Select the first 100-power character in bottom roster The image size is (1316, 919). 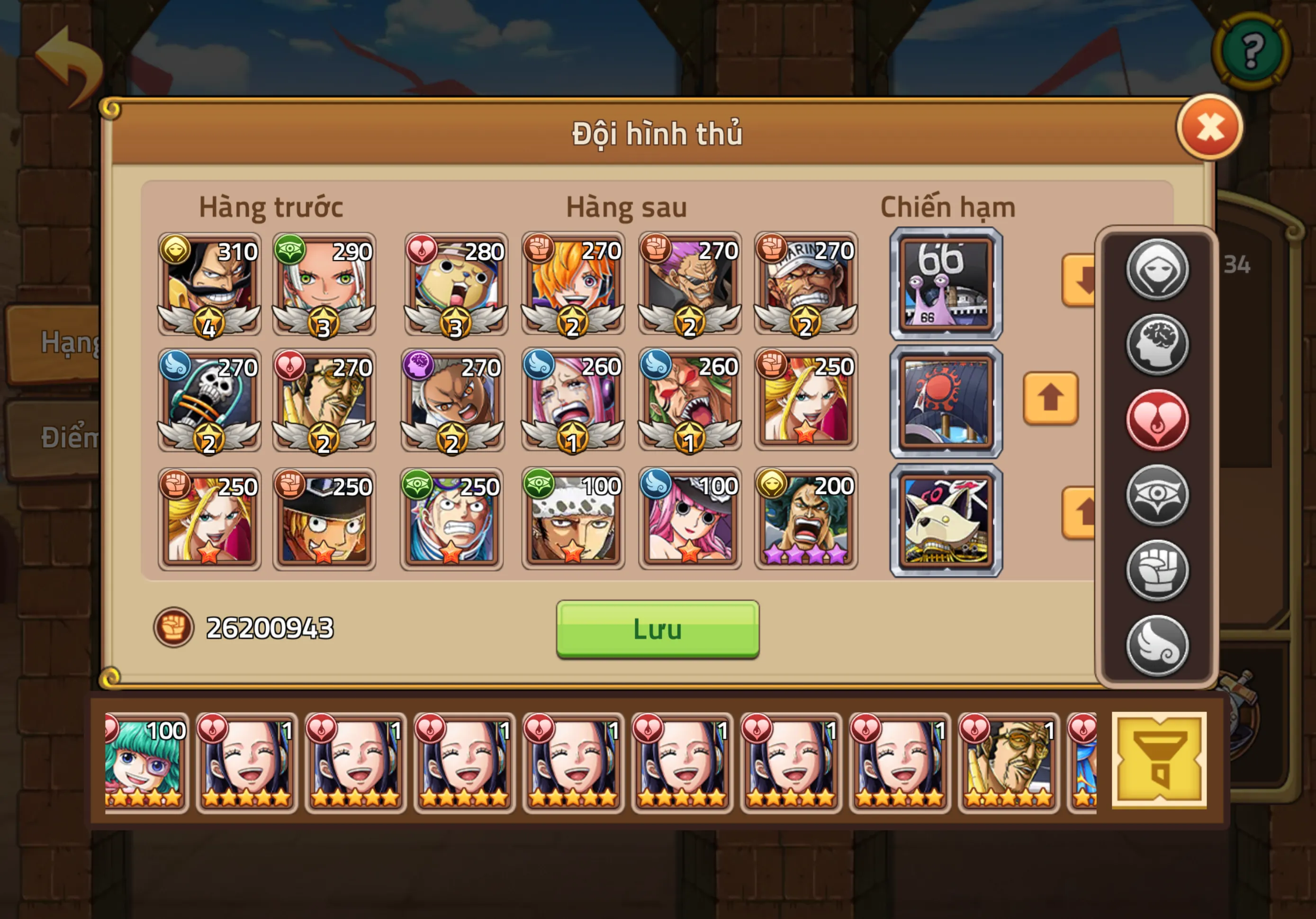coord(145,763)
